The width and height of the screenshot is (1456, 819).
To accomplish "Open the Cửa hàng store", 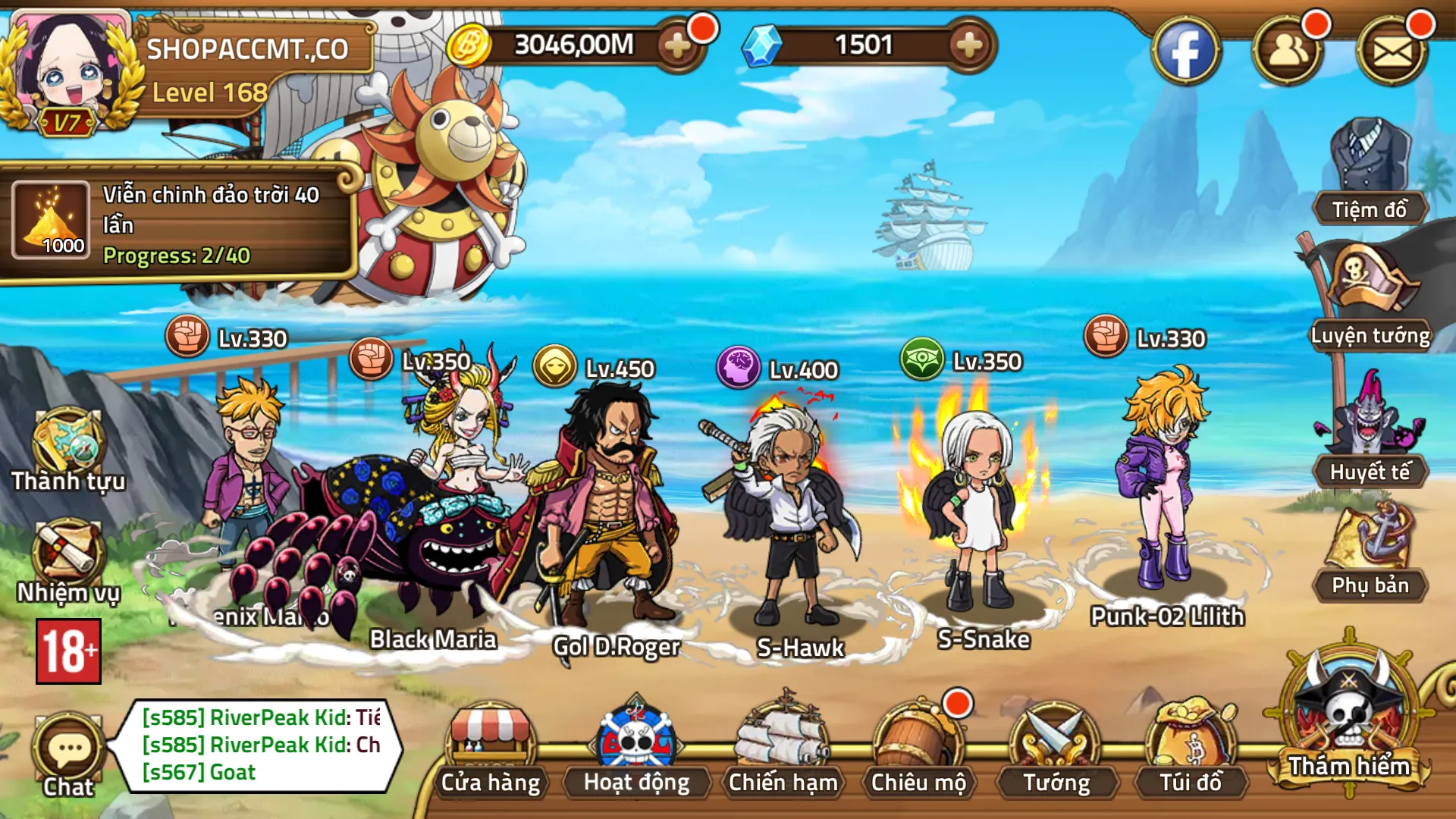I will click(491, 751).
